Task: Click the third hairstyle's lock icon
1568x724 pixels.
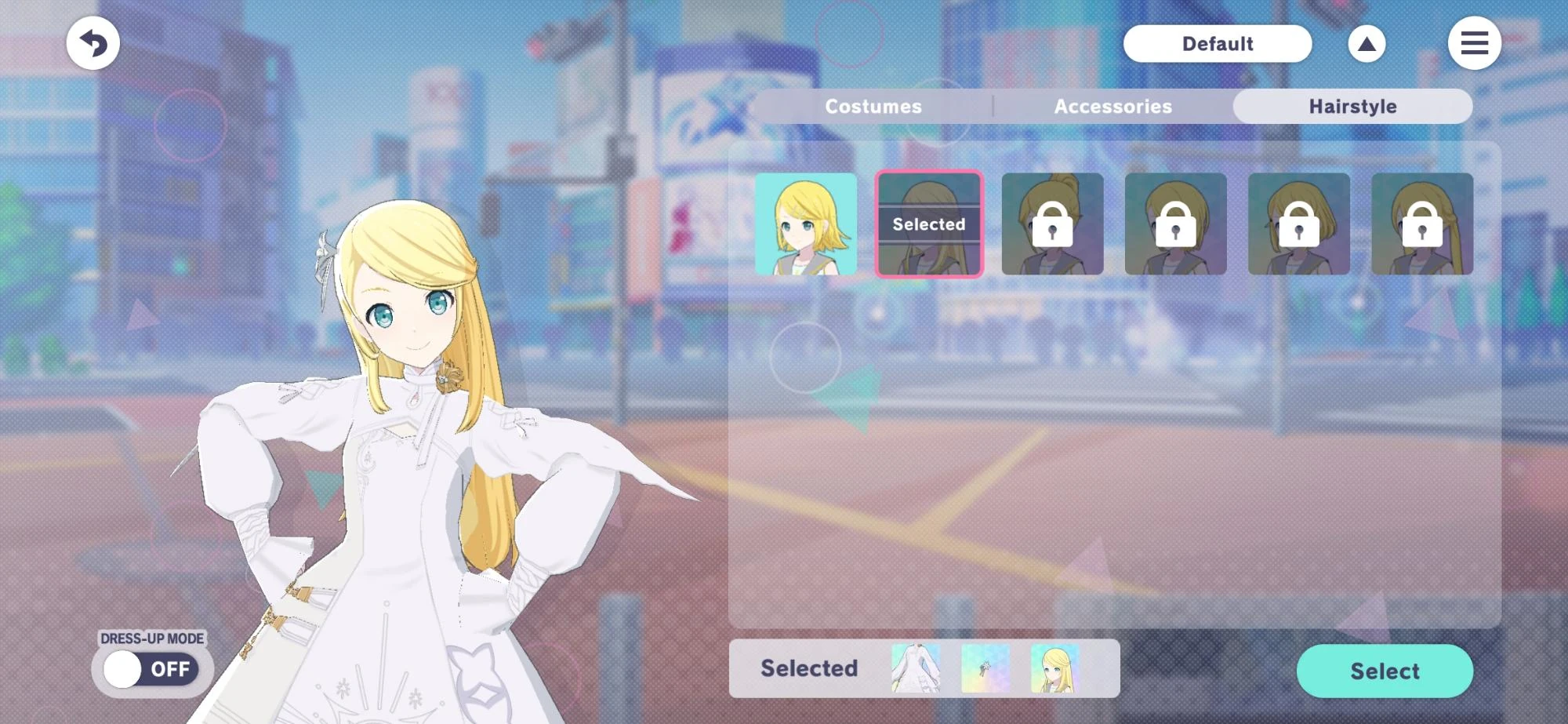Action: pyautogui.click(x=1052, y=224)
